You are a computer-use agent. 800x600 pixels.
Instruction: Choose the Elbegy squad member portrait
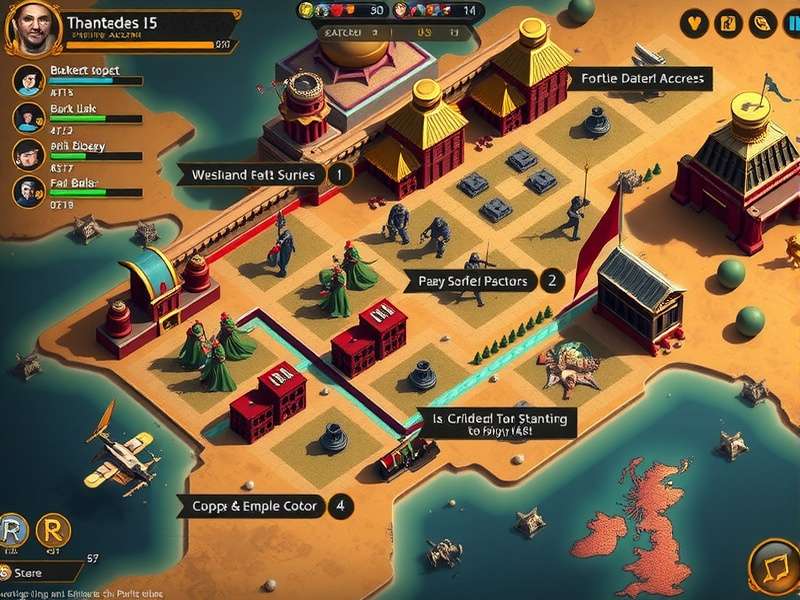tap(28, 154)
